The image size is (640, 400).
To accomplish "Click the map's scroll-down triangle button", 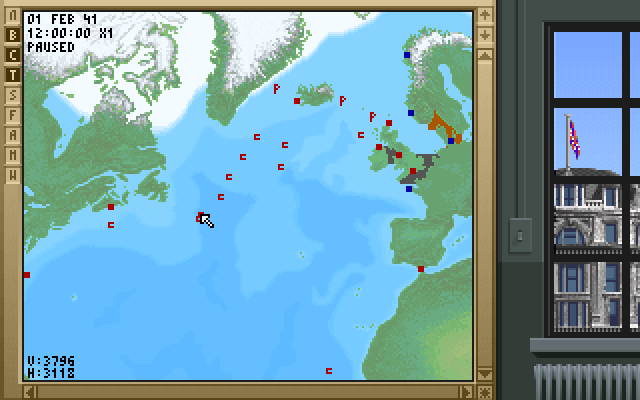I will (x=485, y=374).
